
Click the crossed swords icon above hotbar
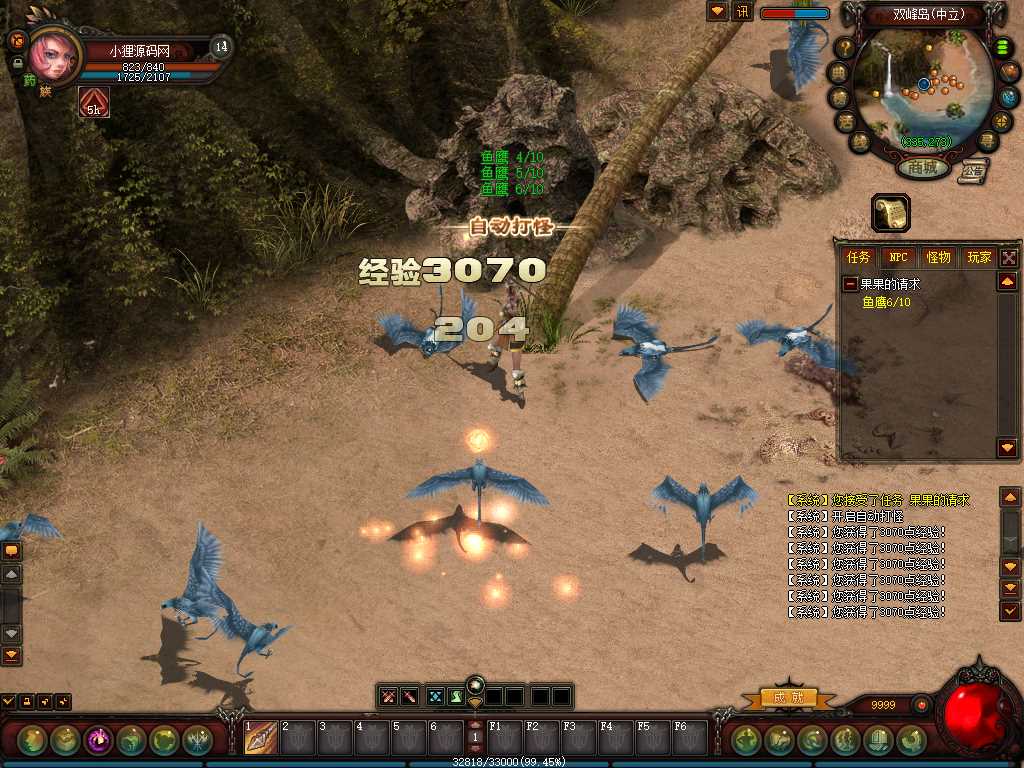(x=387, y=696)
